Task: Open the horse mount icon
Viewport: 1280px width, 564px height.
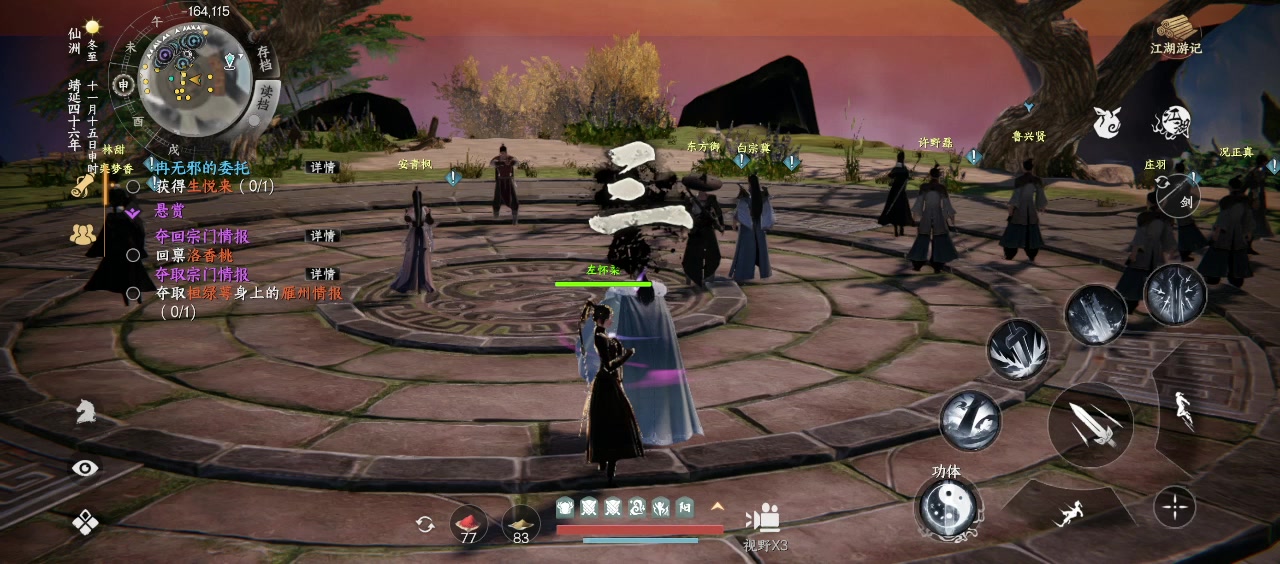Action: pos(86,412)
